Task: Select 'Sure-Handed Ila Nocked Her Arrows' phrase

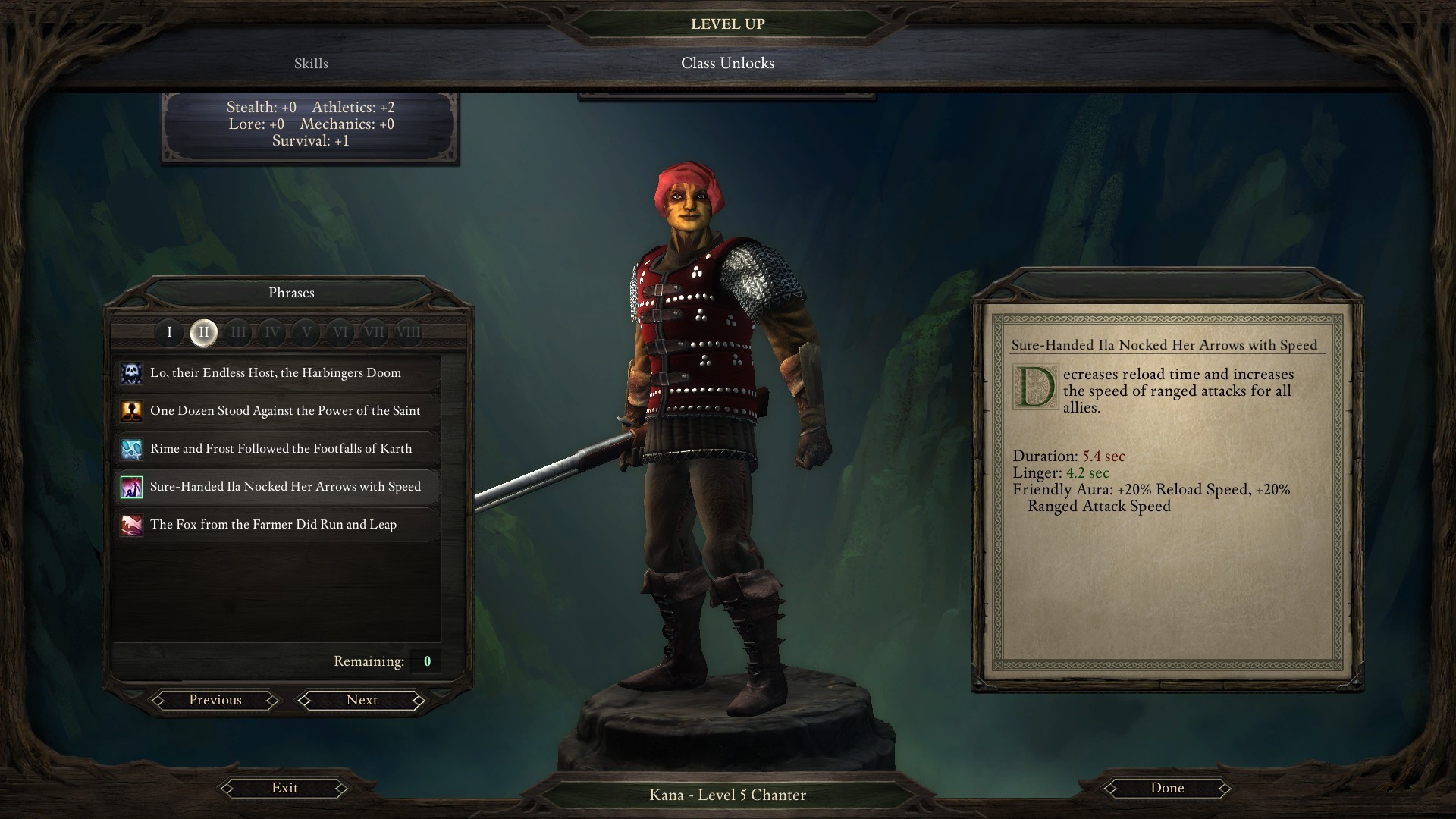Action: [285, 487]
